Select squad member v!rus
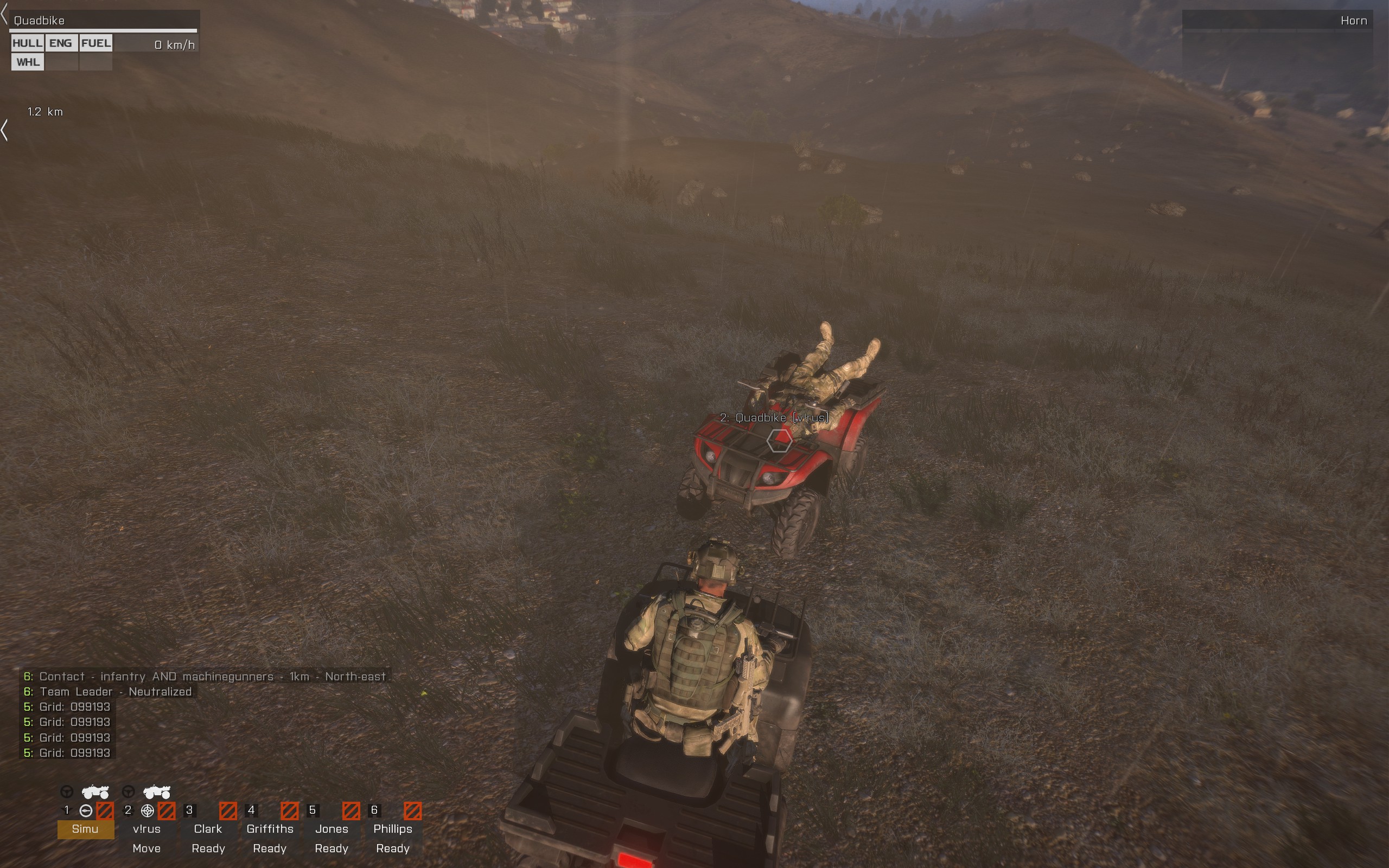This screenshot has width=1389, height=868. [146, 829]
